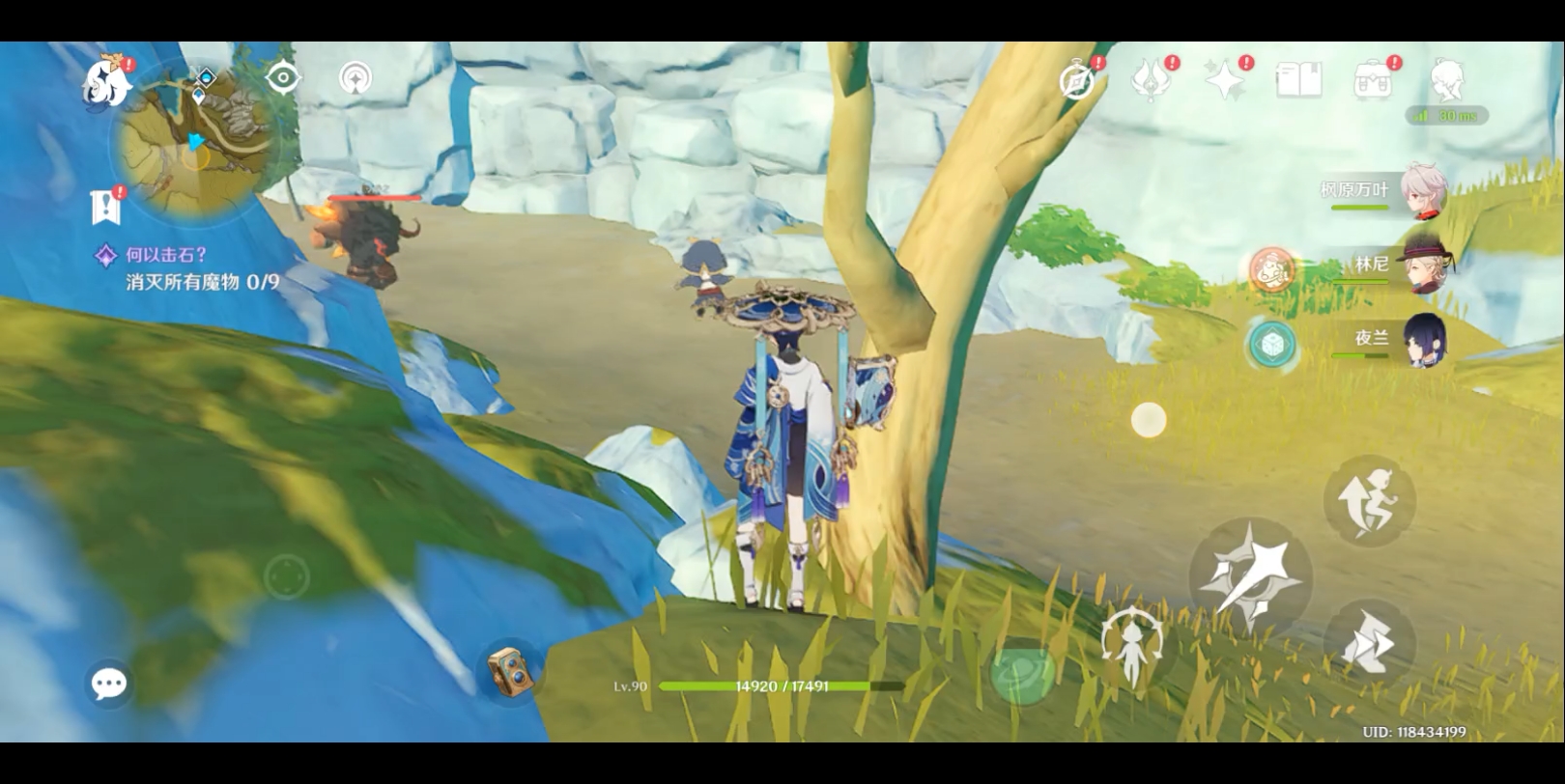Image resolution: width=1565 pixels, height=784 pixels.
Task: Use the camera gadget
Action: [x=509, y=668]
